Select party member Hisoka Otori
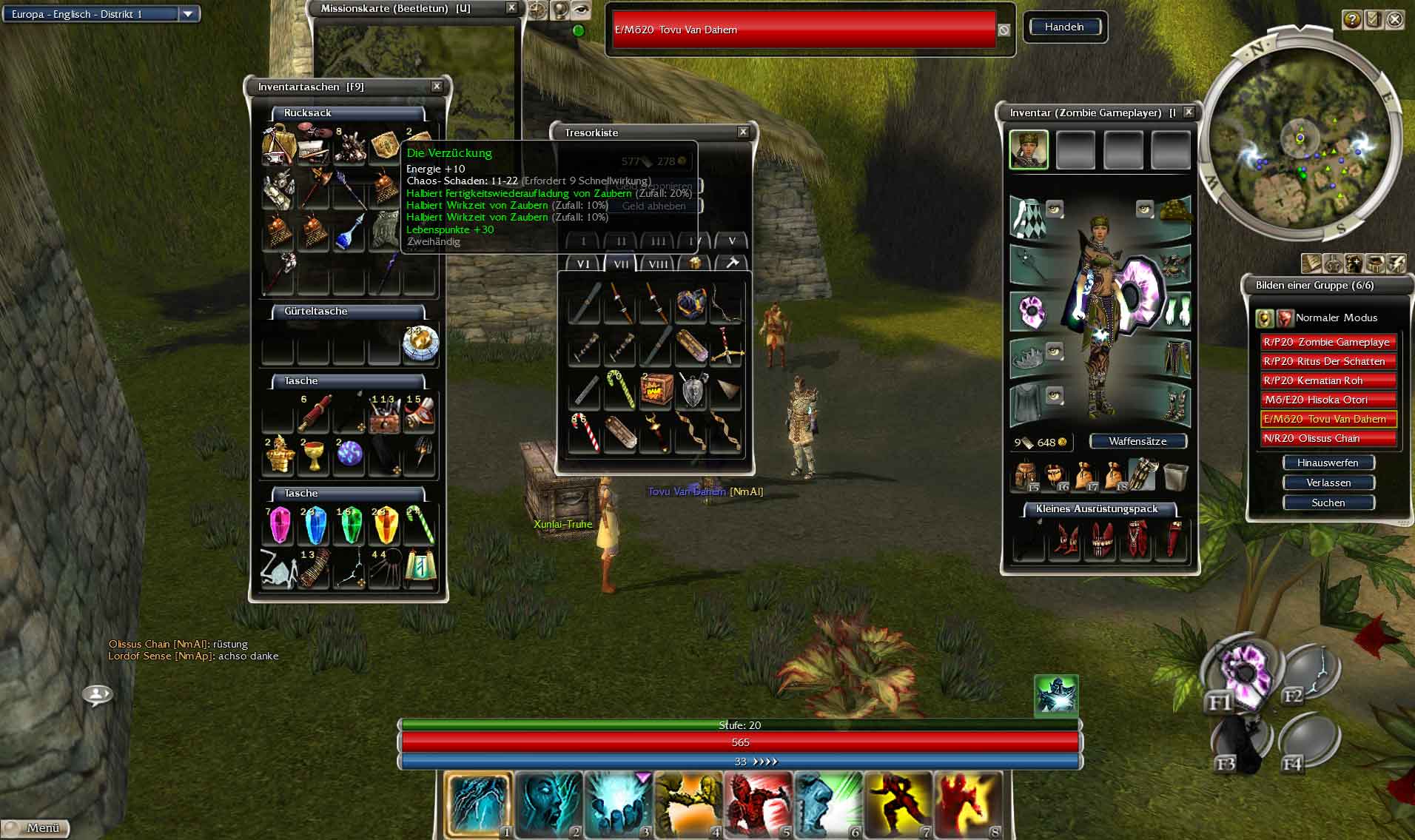 click(1328, 400)
